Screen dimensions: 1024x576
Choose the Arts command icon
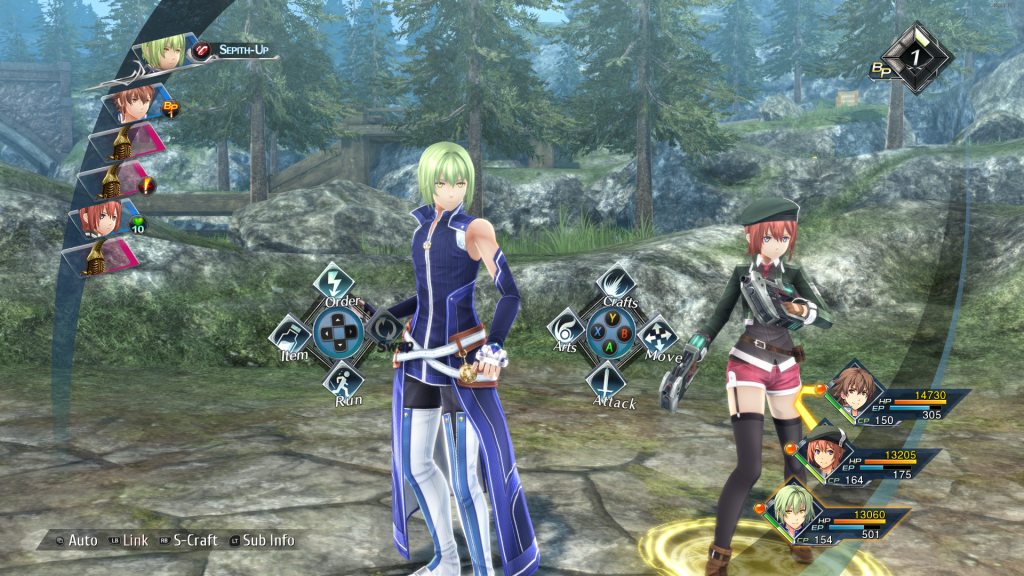566,329
